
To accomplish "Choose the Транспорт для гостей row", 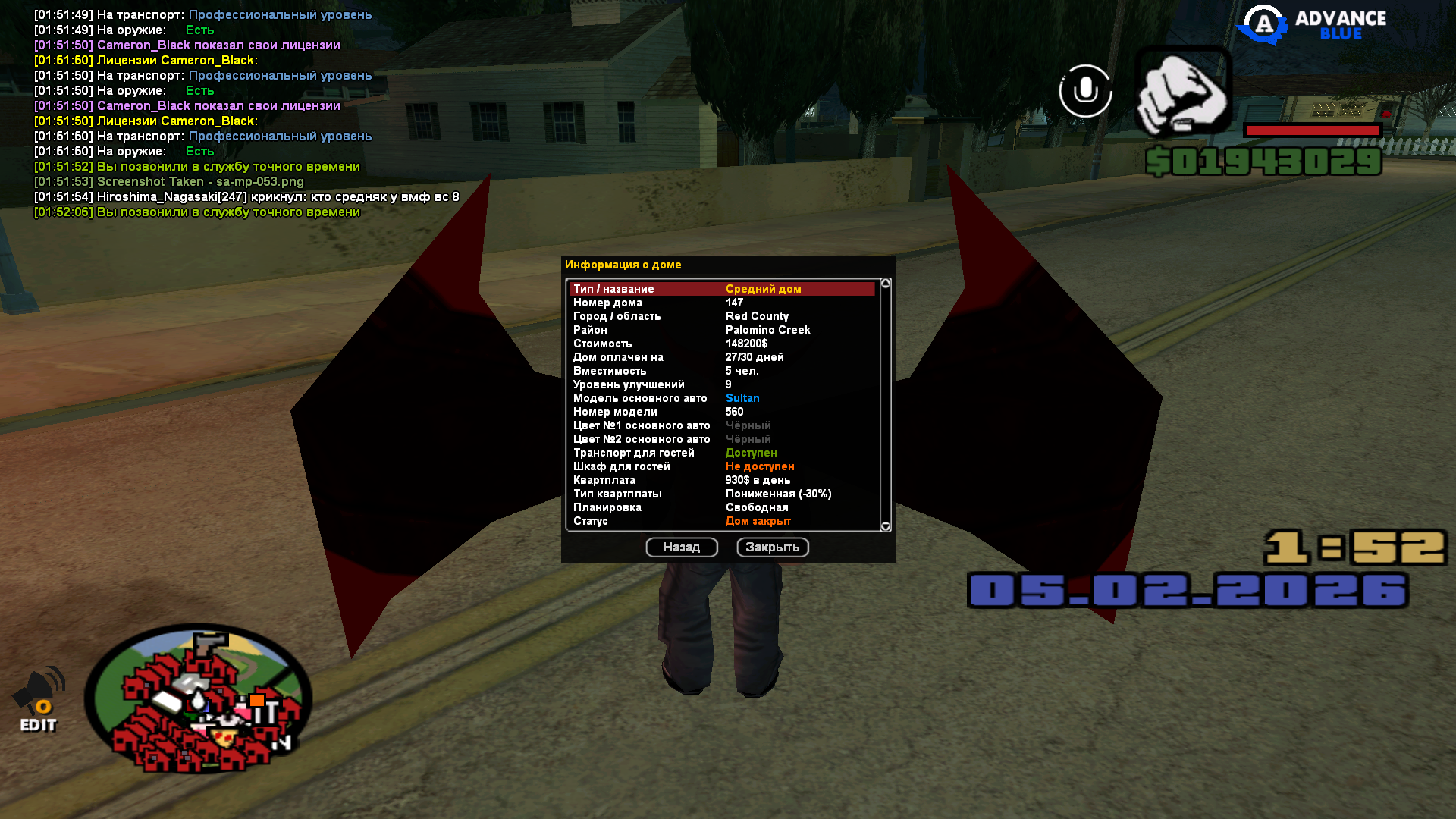I will click(x=720, y=453).
